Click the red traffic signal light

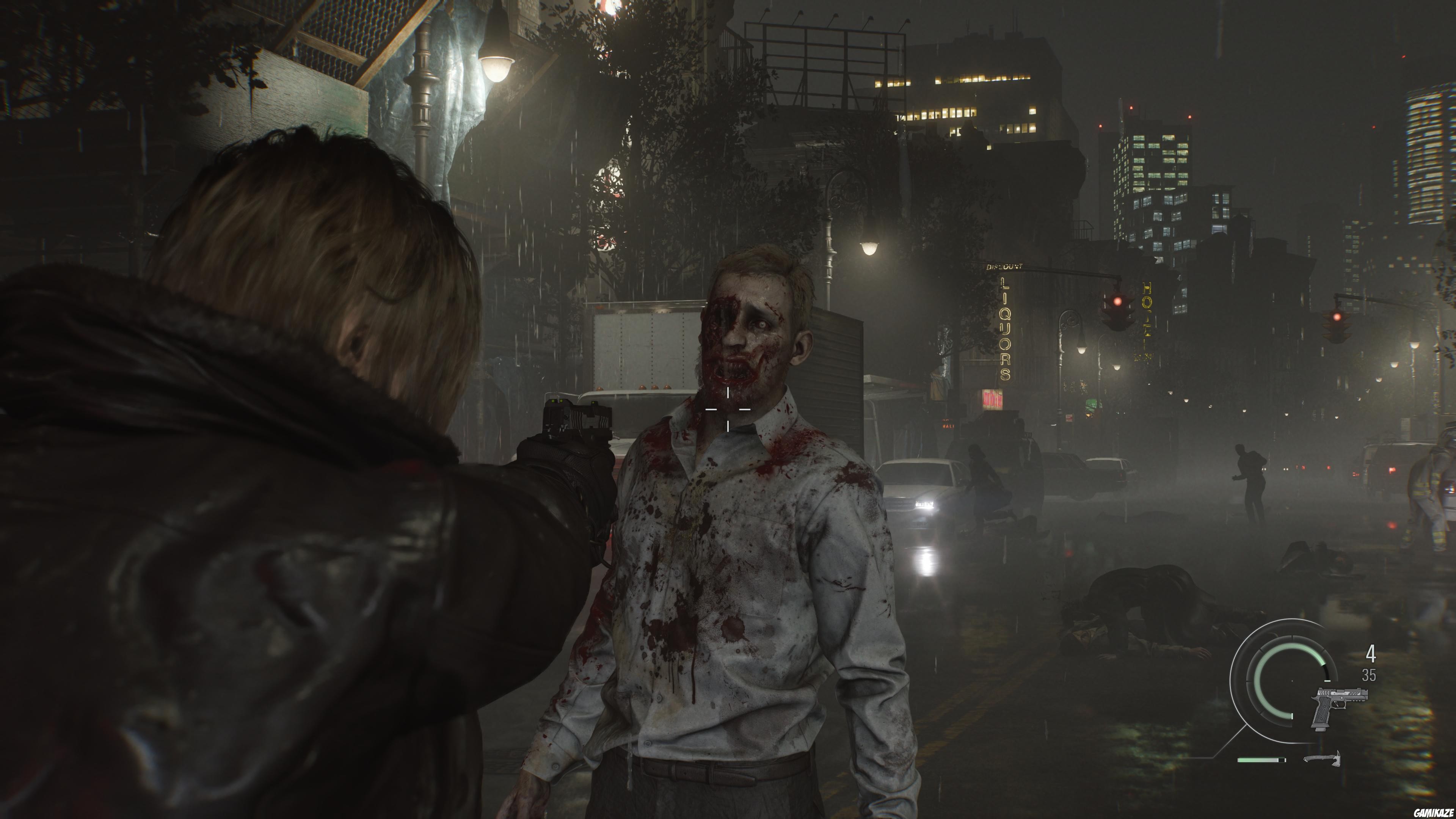[x=1117, y=301]
